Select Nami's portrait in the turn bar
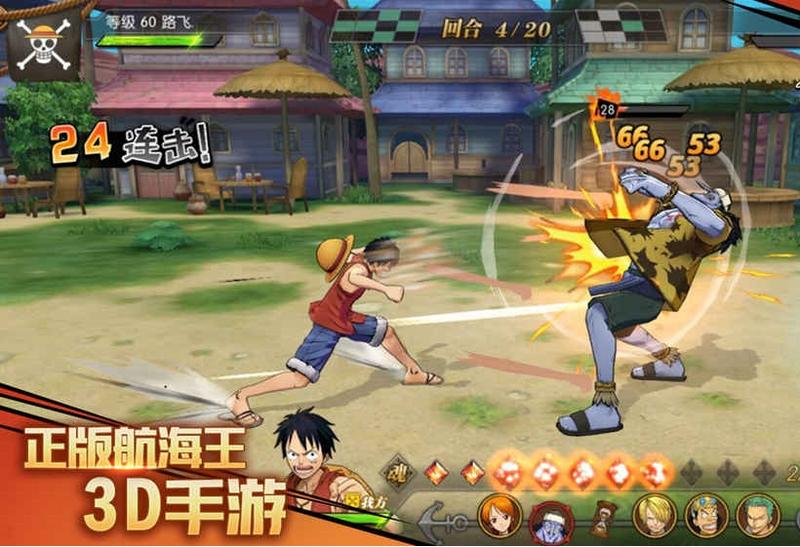This screenshot has height=547, width=800. [498, 515]
